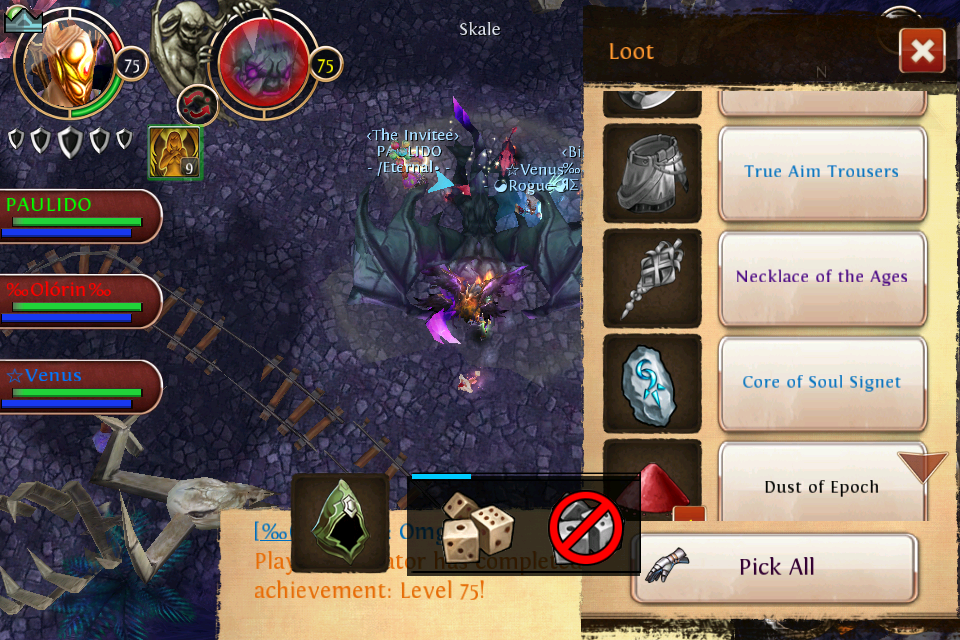
Task: Click the True Aim Trousers icon
Action: (652, 172)
